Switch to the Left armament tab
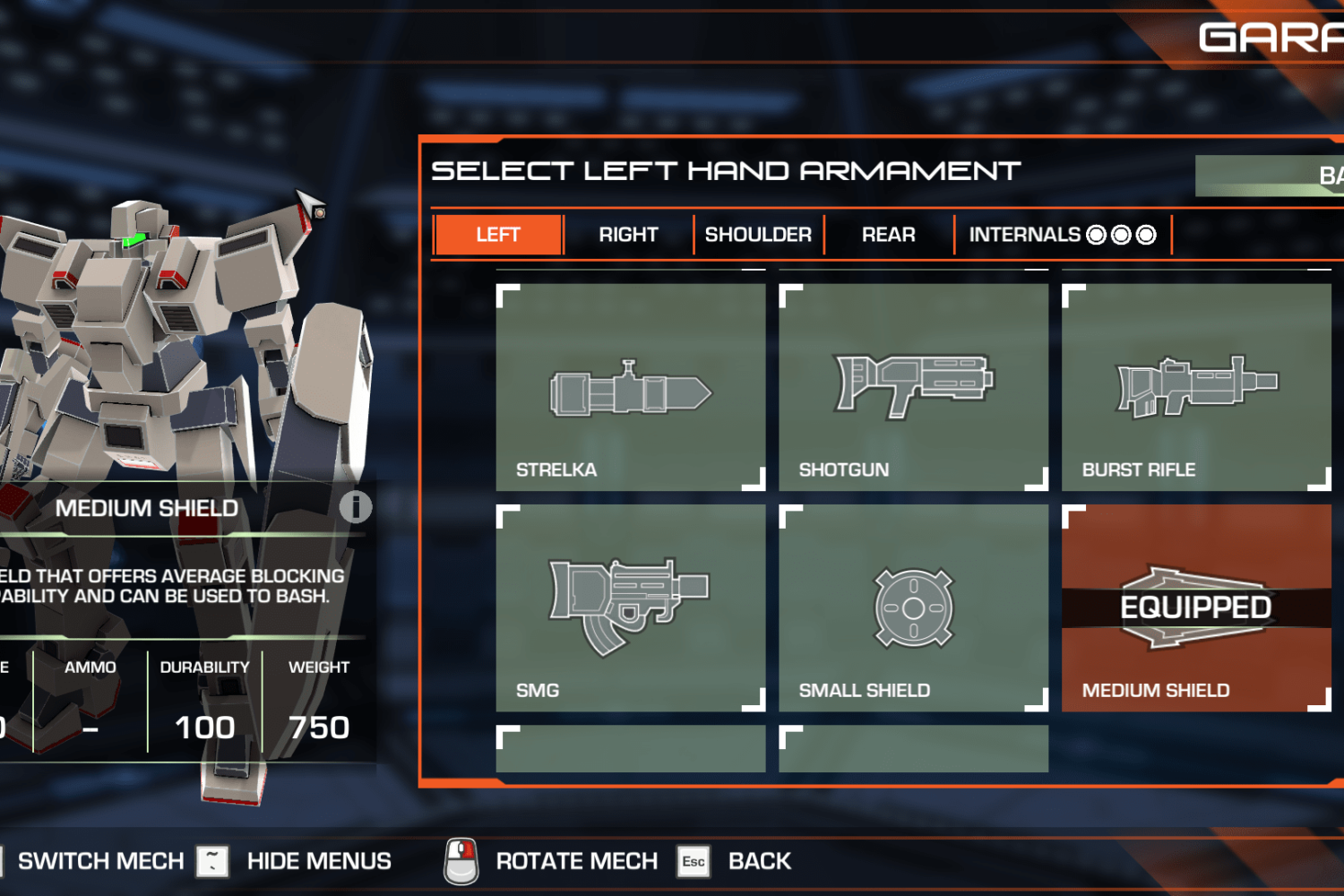The height and width of the screenshot is (896, 1344). pyautogui.click(x=498, y=235)
